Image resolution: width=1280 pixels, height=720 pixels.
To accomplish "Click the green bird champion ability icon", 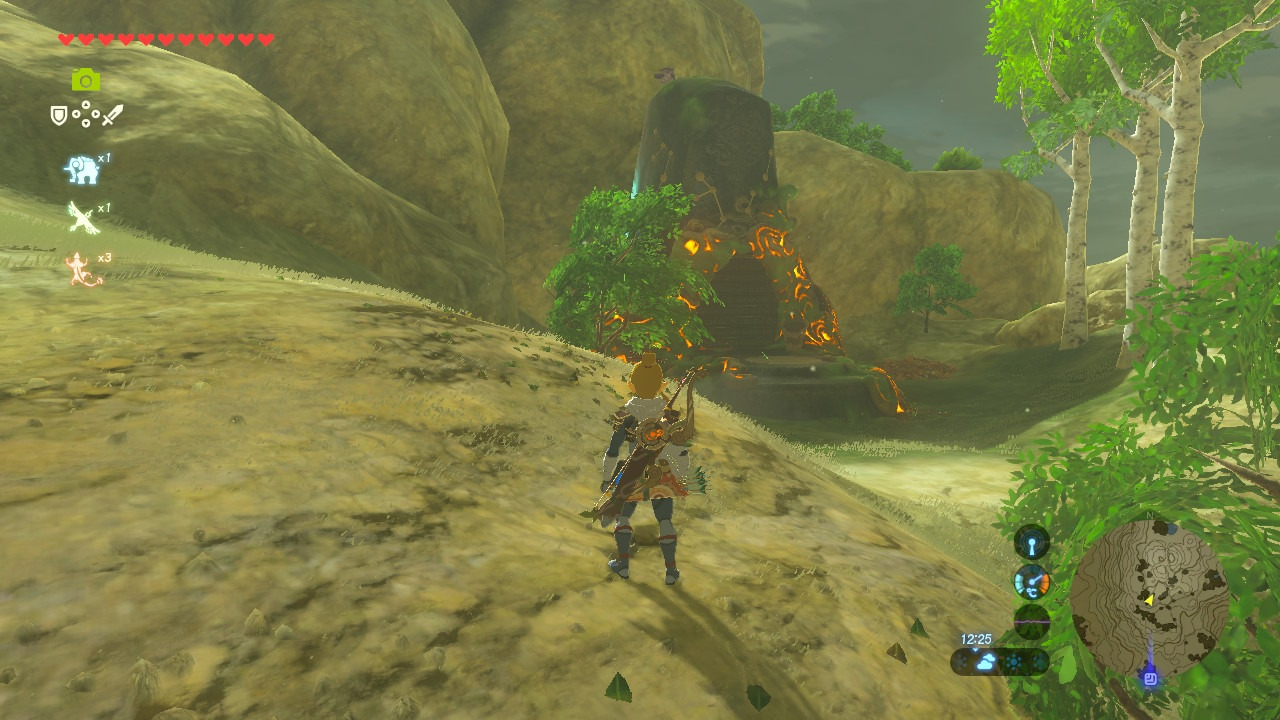I will (x=83, y=217).
